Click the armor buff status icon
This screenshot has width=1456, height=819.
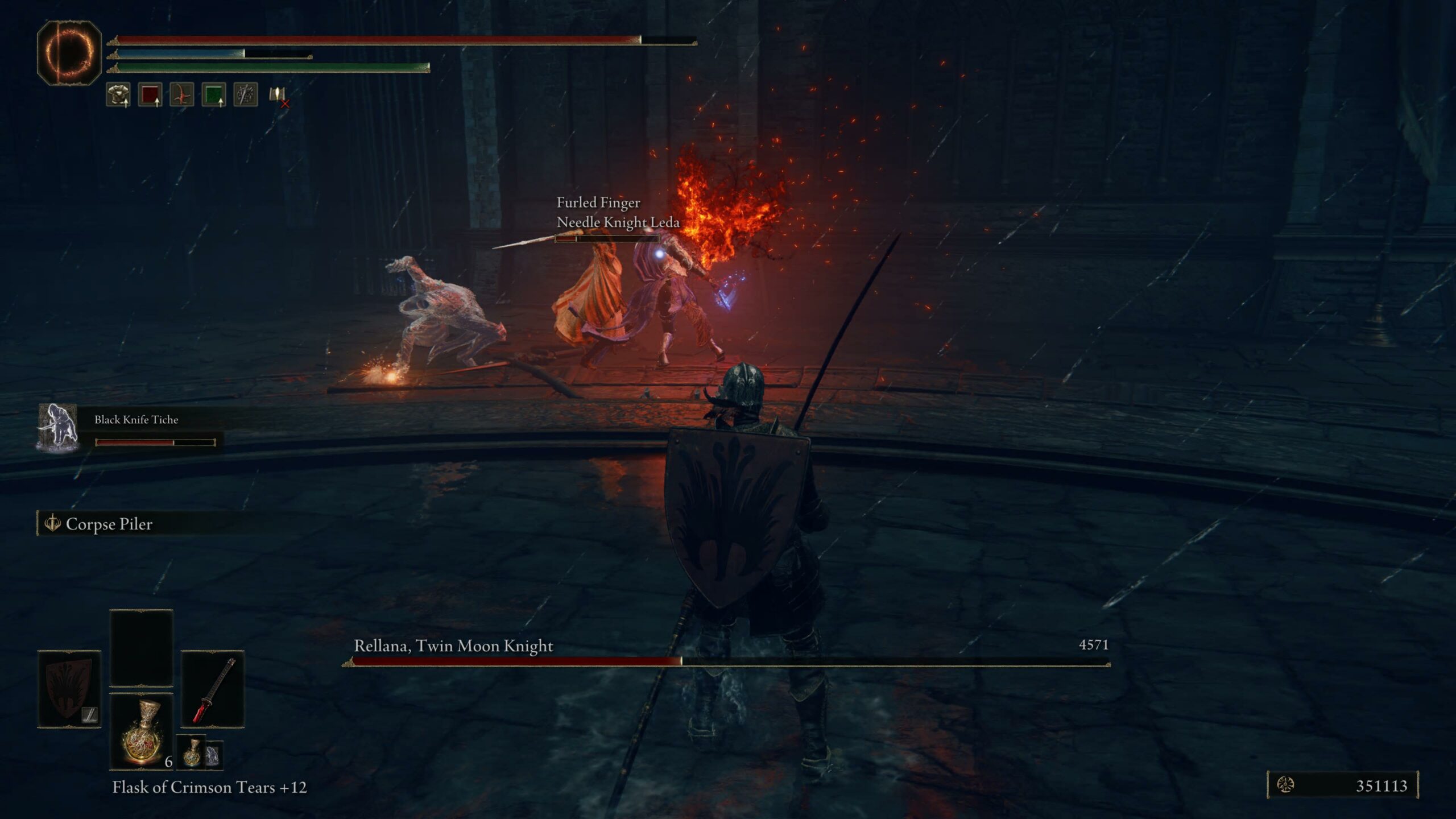click(x=118, y=94)
